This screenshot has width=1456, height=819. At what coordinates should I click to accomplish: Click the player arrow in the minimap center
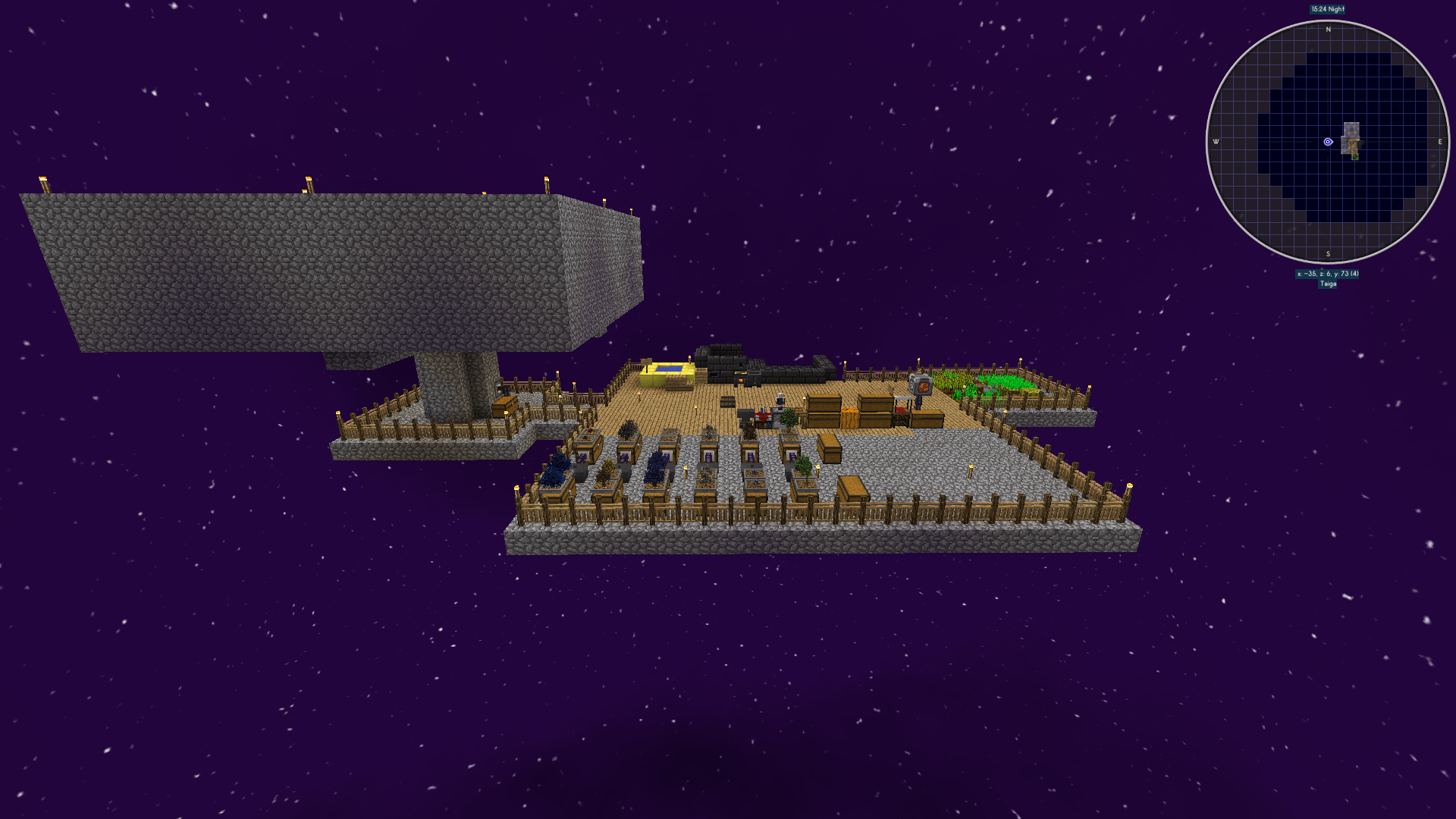1329,140
